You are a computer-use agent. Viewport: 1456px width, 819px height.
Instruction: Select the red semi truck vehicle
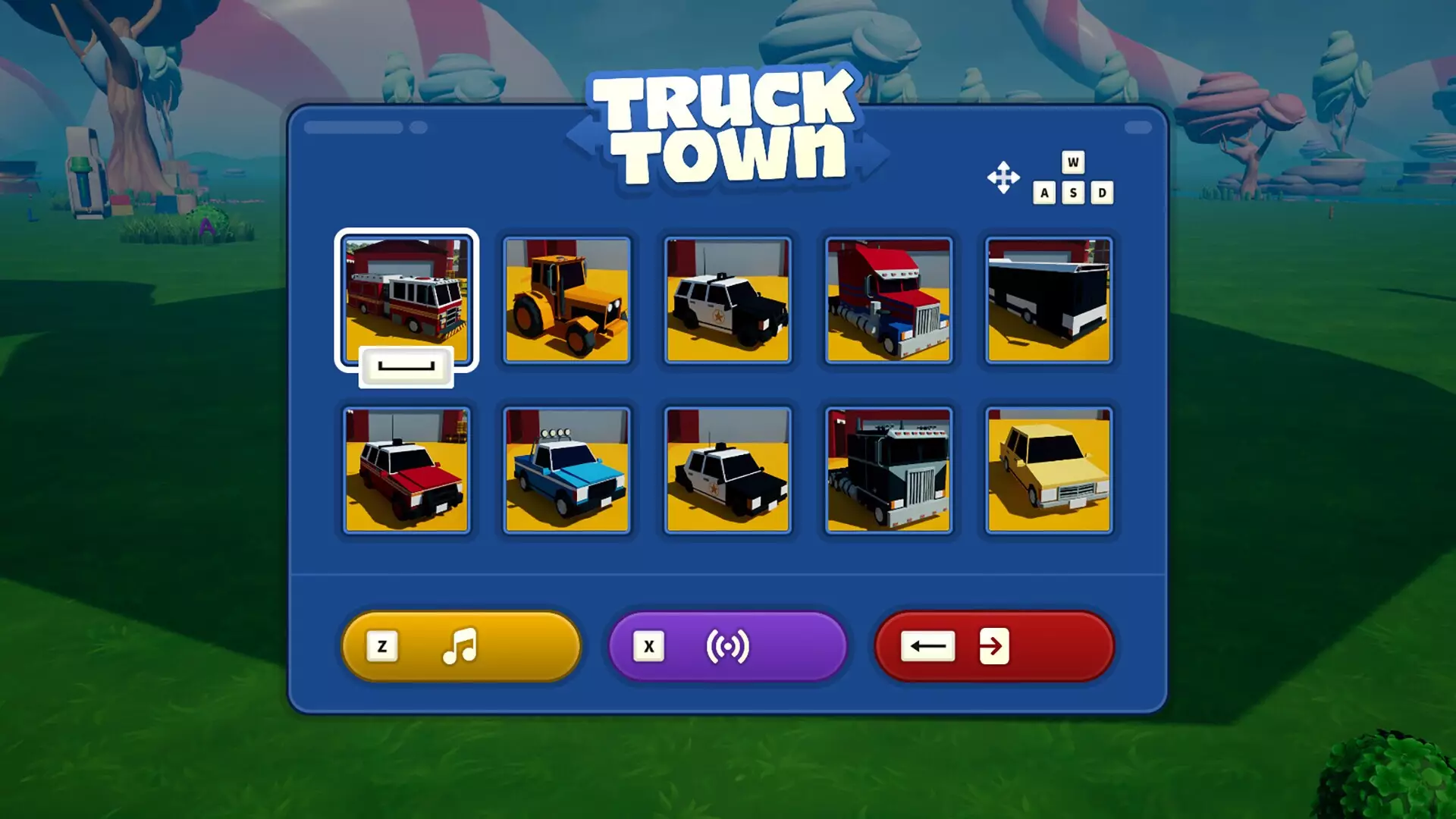889,301
